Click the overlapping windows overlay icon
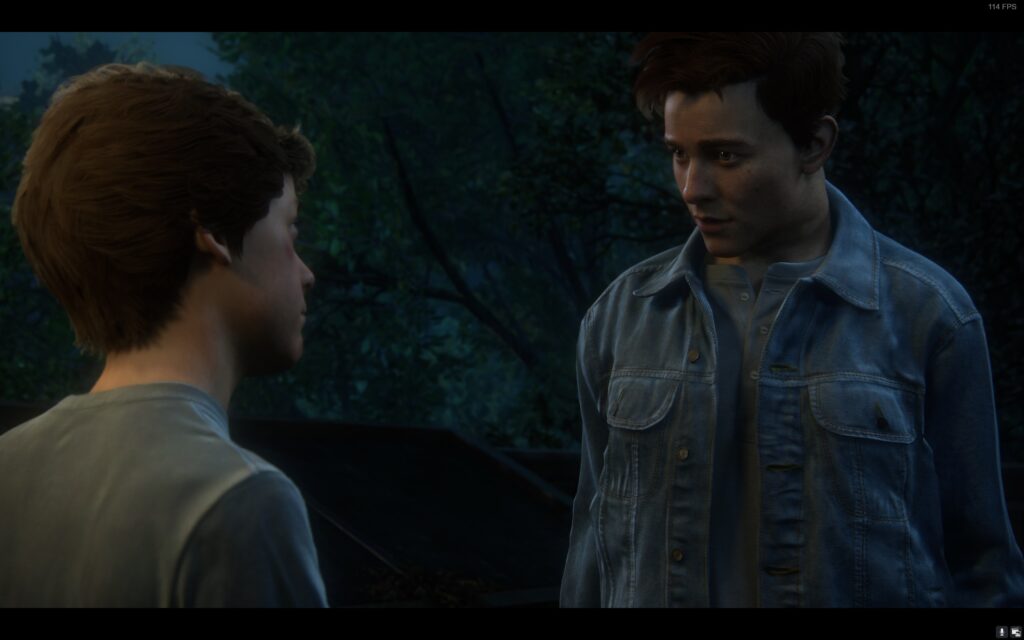Screen dimensions: 1024x640 pos(1015,631)
